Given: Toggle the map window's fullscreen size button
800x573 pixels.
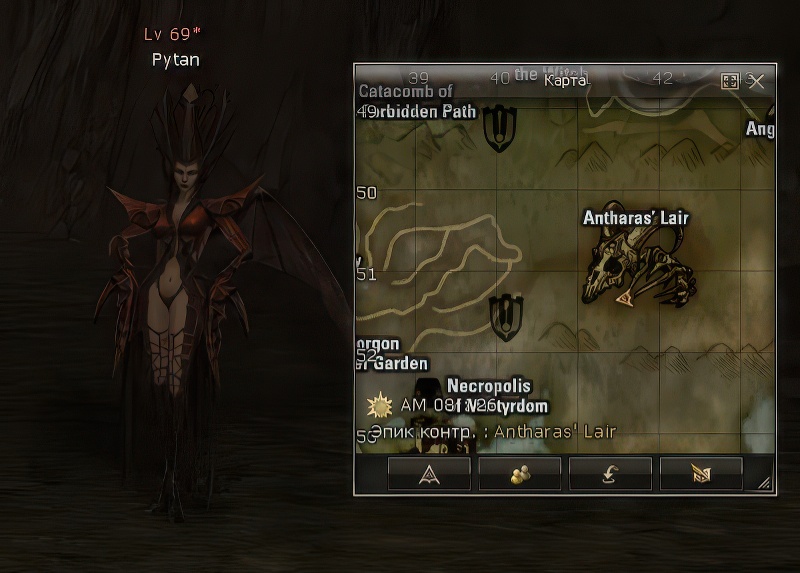Looking at the screenshot, I should point(730,81).
